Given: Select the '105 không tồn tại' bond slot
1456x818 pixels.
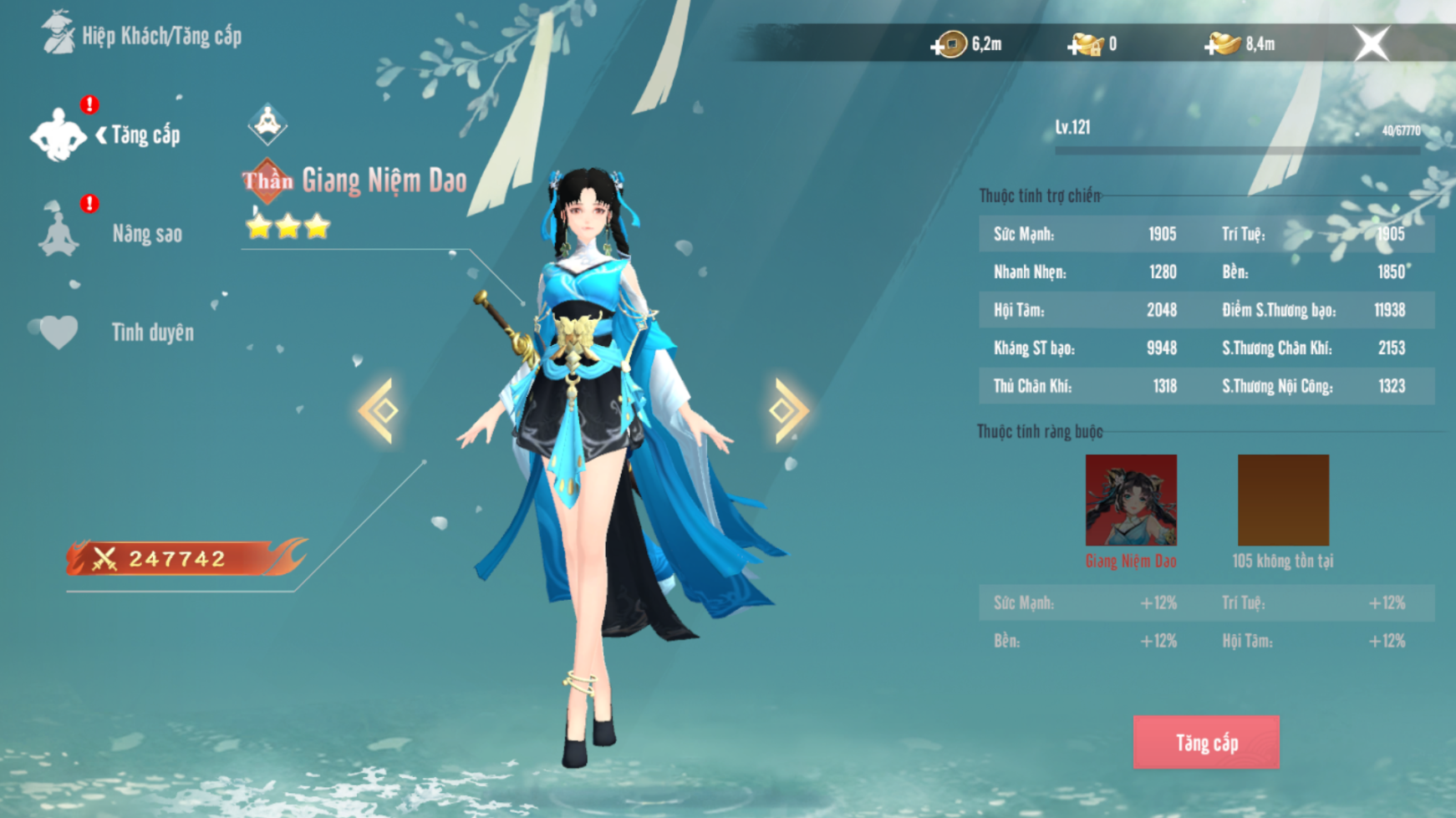Looking at the screenshot, I should [1283, 500].
